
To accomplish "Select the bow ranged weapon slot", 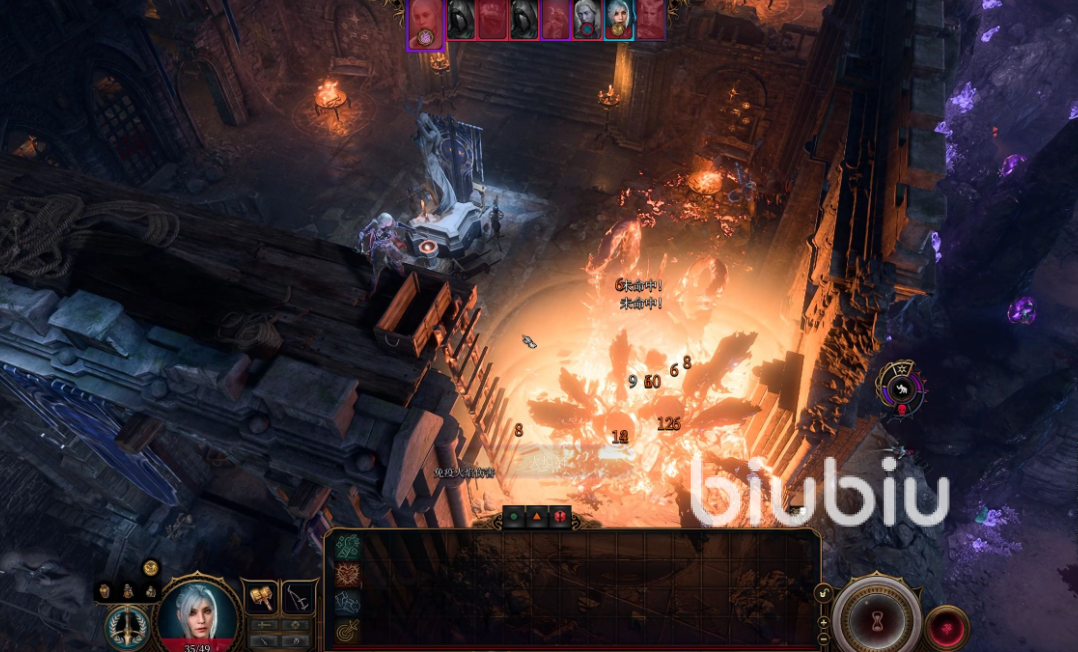I will (298, 597).
